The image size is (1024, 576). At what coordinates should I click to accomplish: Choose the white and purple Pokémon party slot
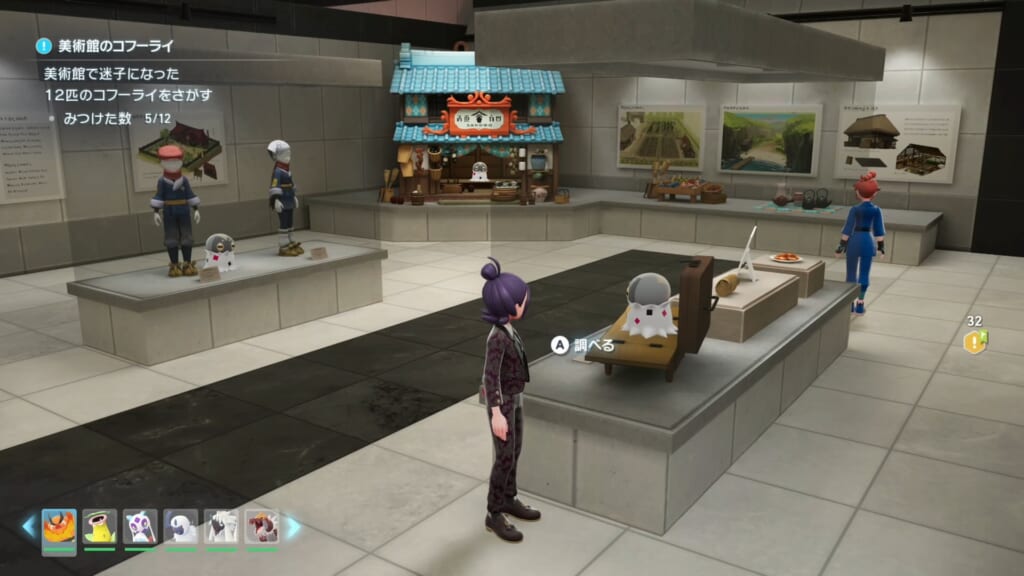[140, 525]
